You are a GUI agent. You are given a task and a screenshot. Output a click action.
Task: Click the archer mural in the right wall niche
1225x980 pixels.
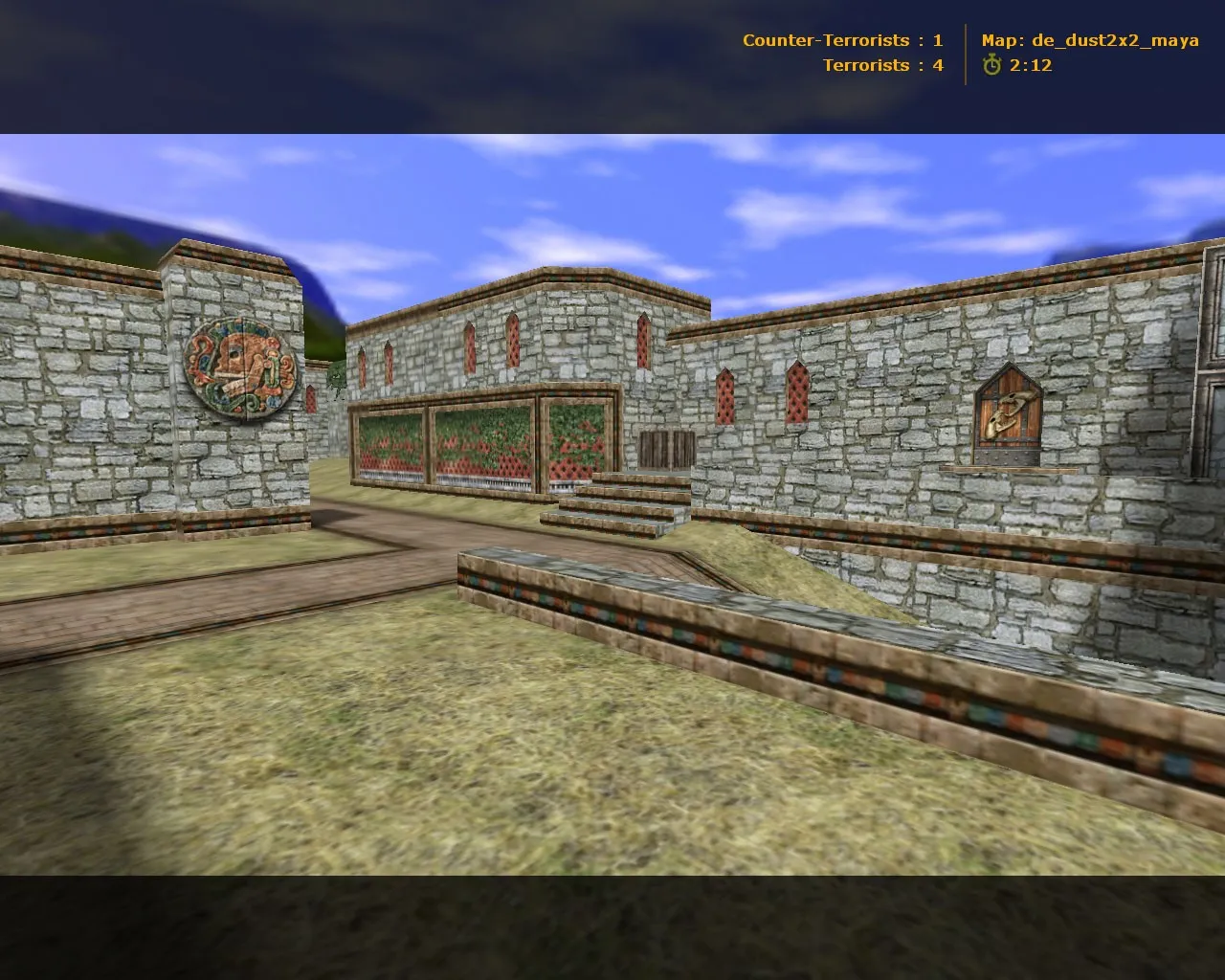coord(1008,411)
